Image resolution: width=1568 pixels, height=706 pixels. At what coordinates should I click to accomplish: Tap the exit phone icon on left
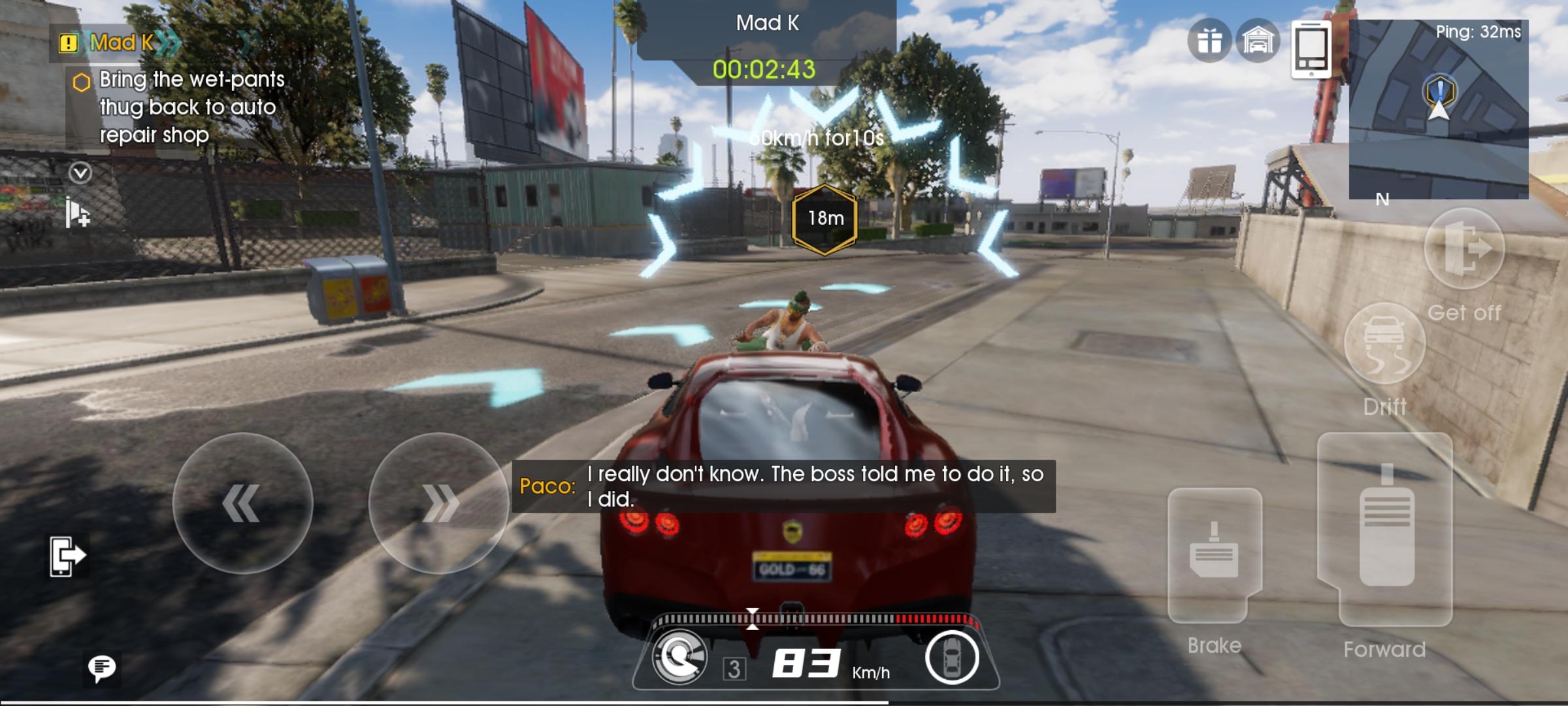click(67, 556)
